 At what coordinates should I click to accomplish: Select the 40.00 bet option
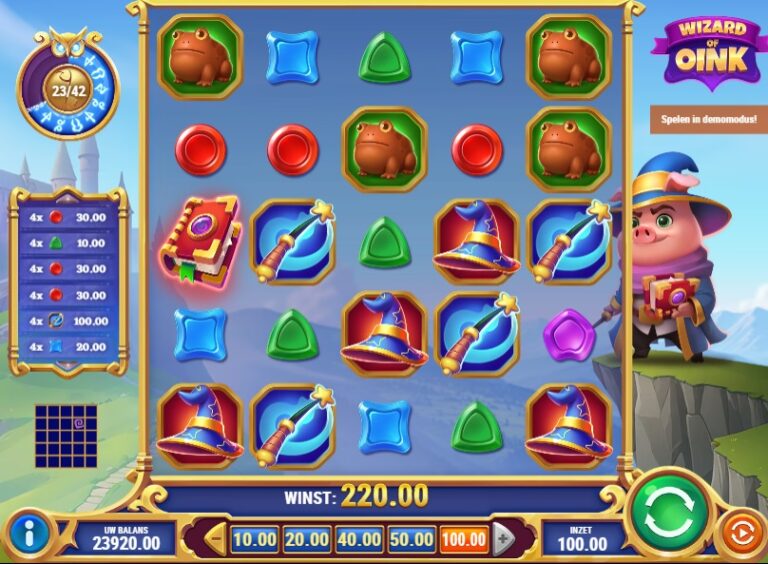358,540
